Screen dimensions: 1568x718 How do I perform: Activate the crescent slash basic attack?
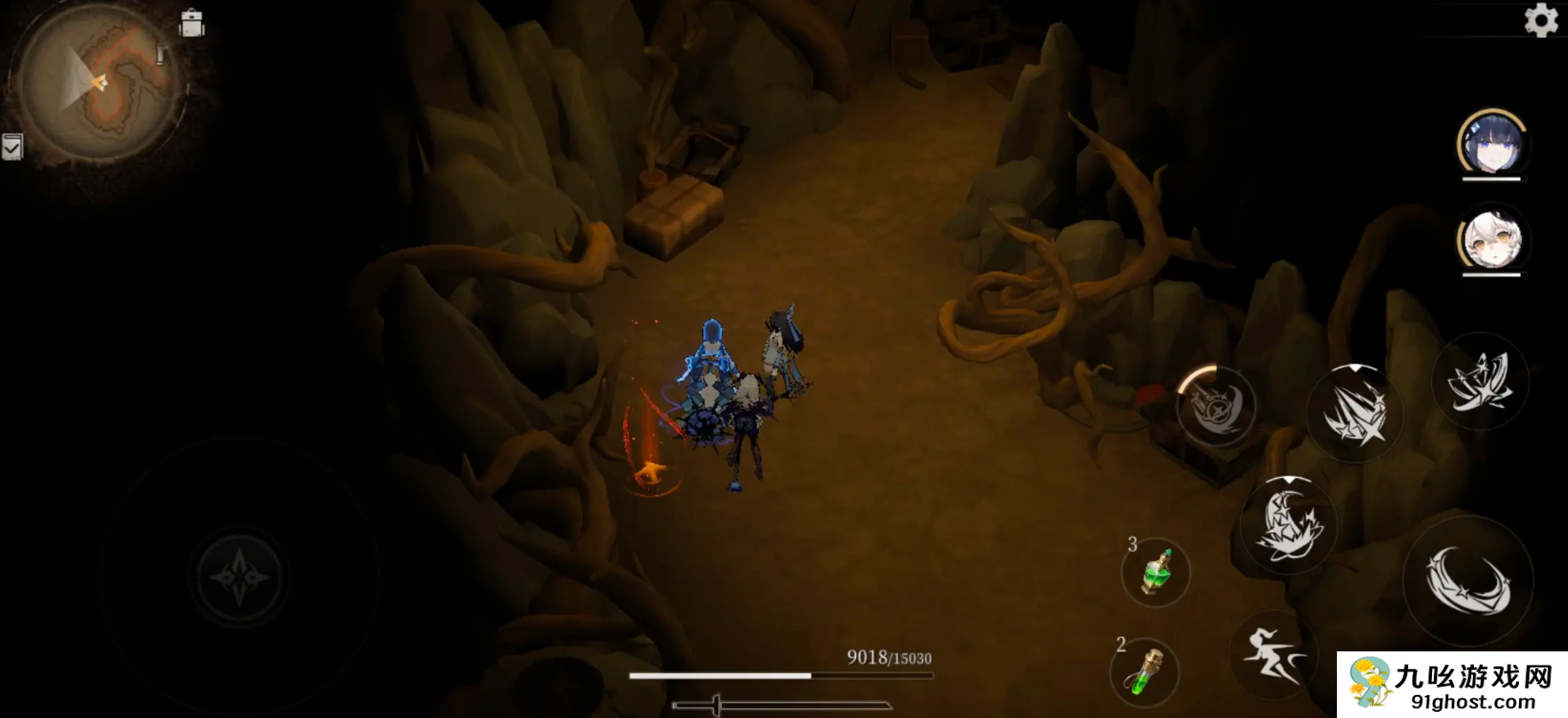1468,580
